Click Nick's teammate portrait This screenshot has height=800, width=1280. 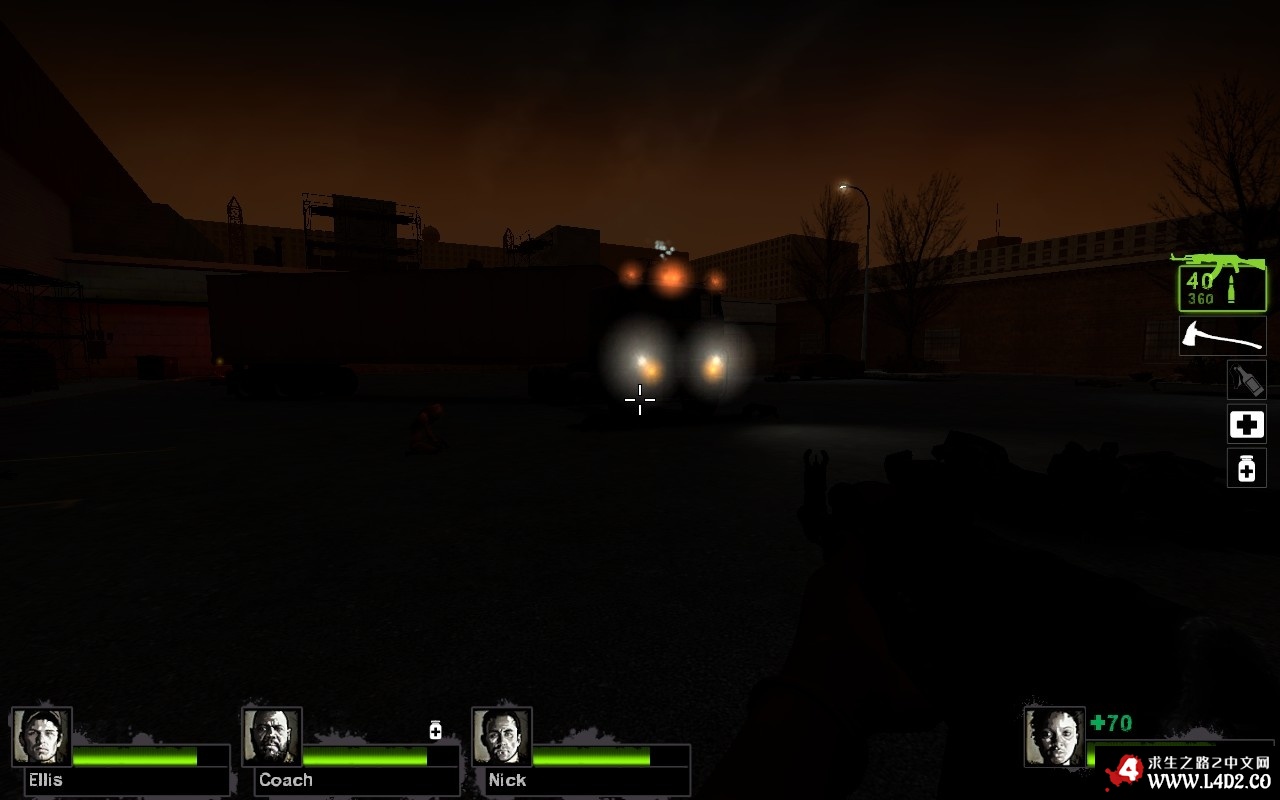tap(502, 737)
